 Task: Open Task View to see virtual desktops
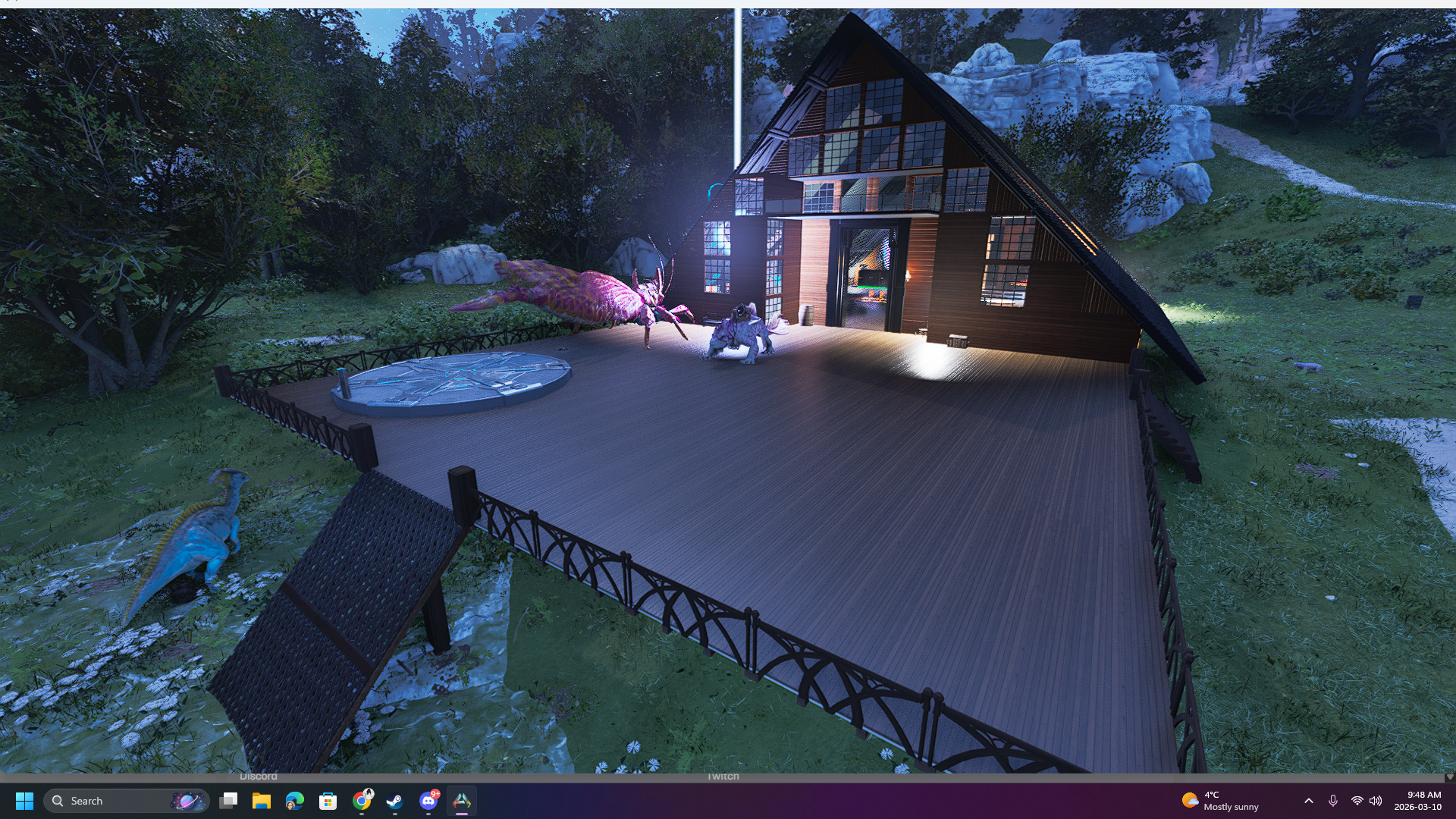click(x=230, y=801)
